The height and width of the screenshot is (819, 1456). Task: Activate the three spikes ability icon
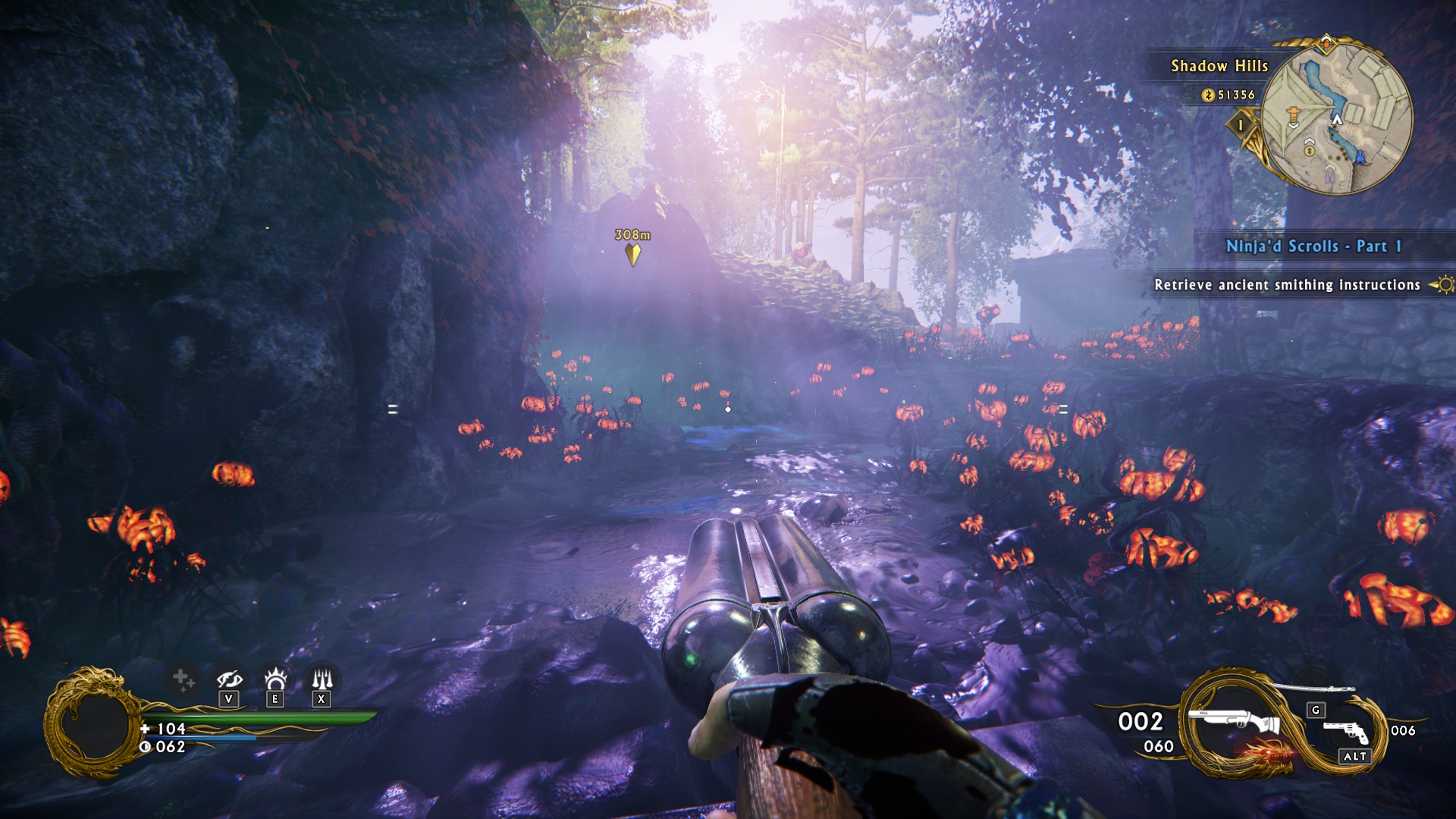322,677
